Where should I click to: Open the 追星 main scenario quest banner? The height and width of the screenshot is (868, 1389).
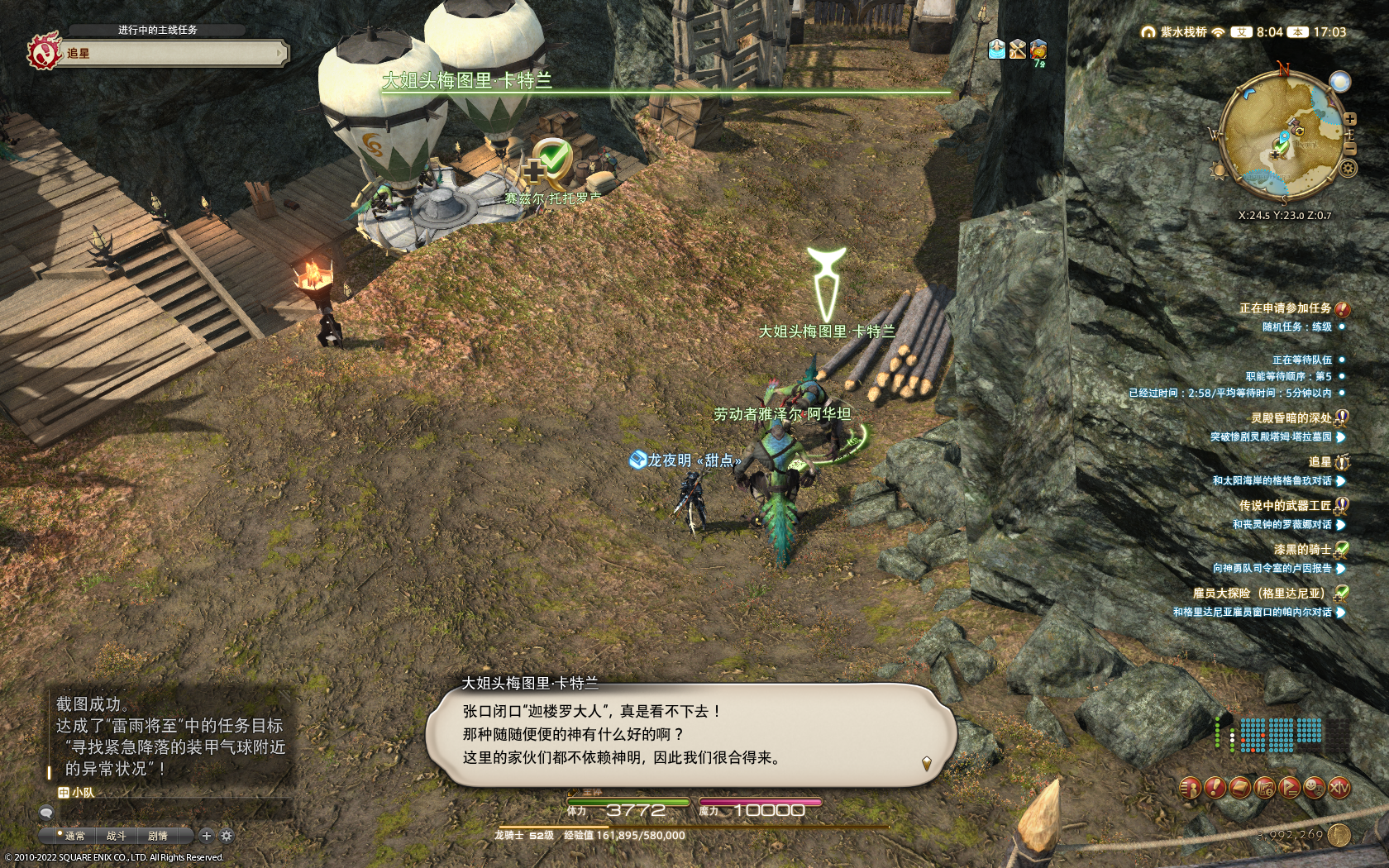tap(165, 54)
